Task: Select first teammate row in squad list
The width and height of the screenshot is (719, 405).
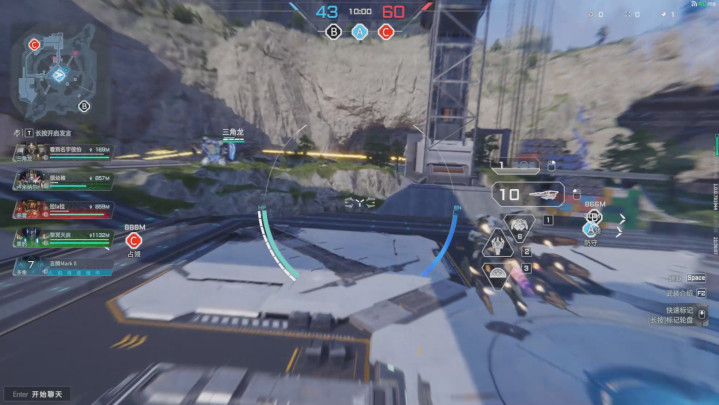Action: tap(62, 152)
